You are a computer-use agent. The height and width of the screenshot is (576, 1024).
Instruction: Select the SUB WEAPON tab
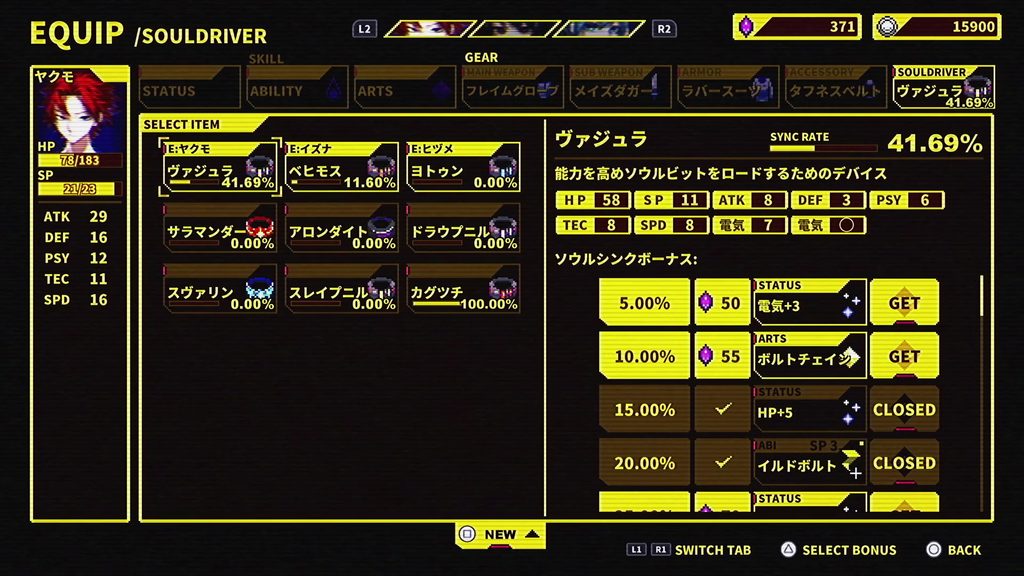(x=620, y=89)
